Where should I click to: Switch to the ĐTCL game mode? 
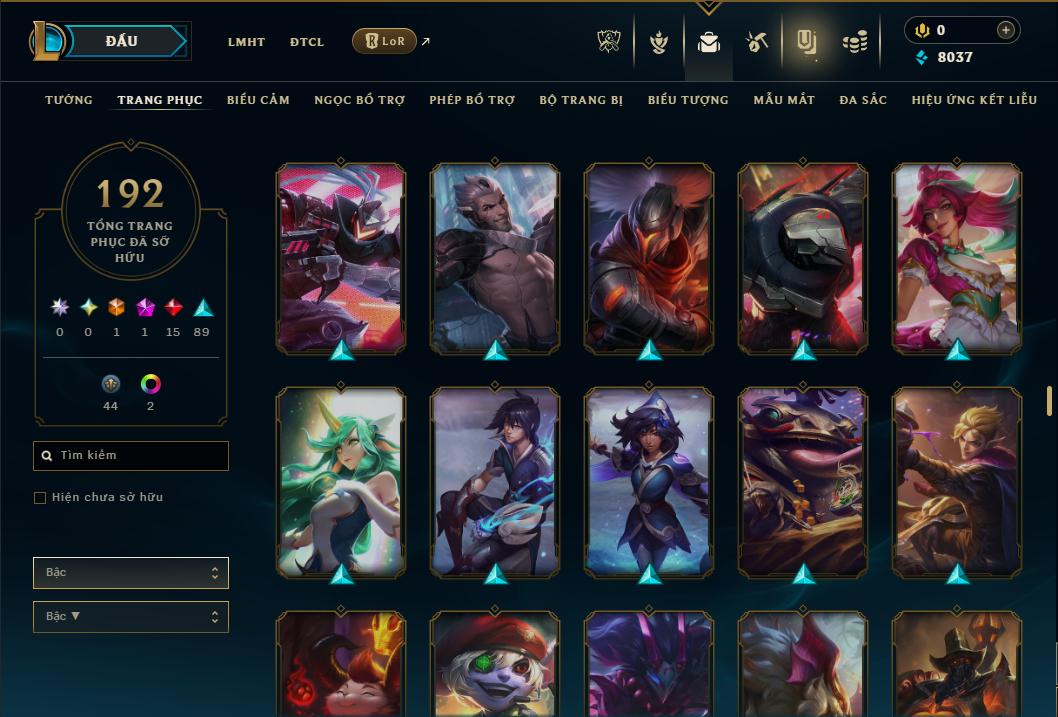307,42
